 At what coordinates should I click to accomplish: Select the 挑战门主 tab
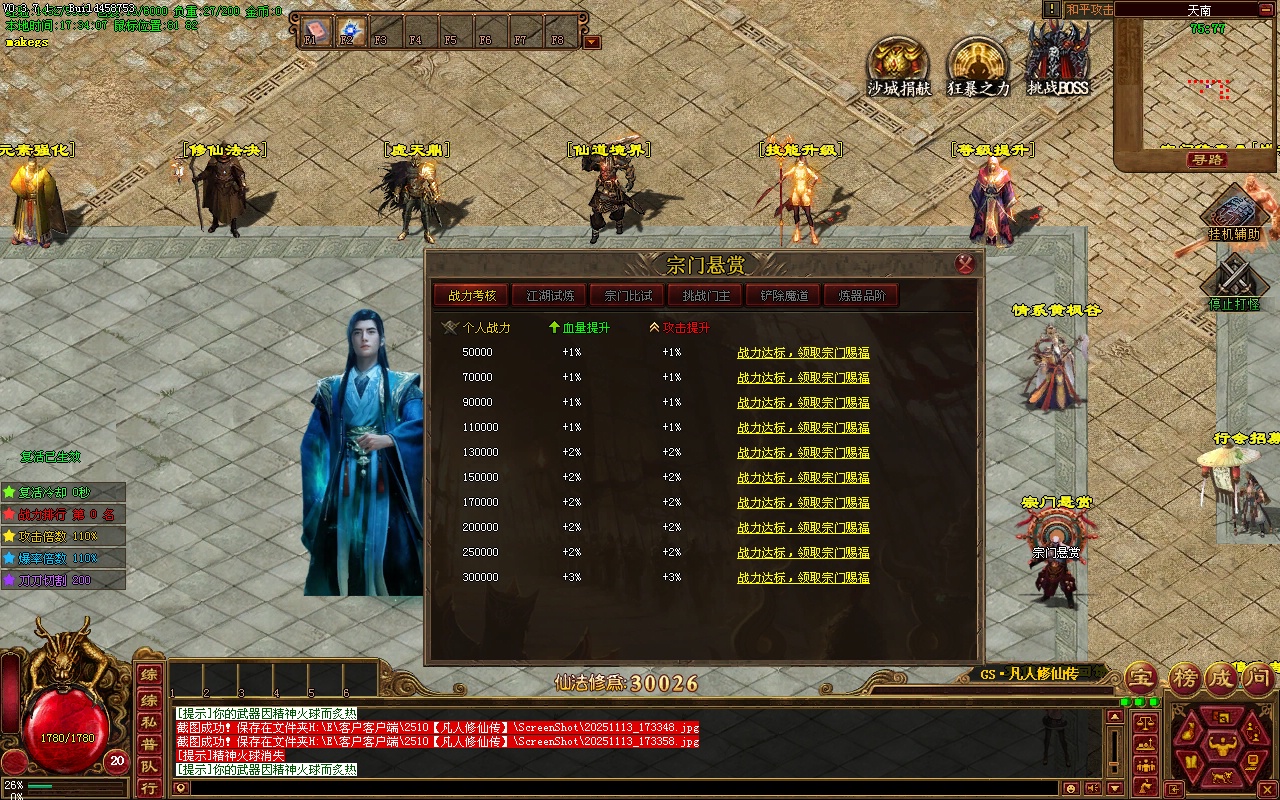click(x=705, y=296)
